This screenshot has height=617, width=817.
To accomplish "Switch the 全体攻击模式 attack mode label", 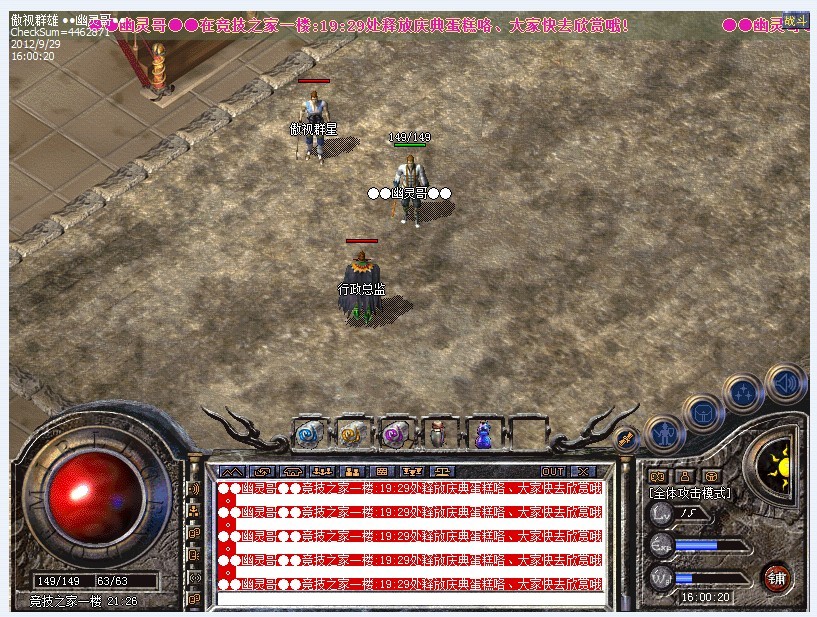I will [690, 493].
